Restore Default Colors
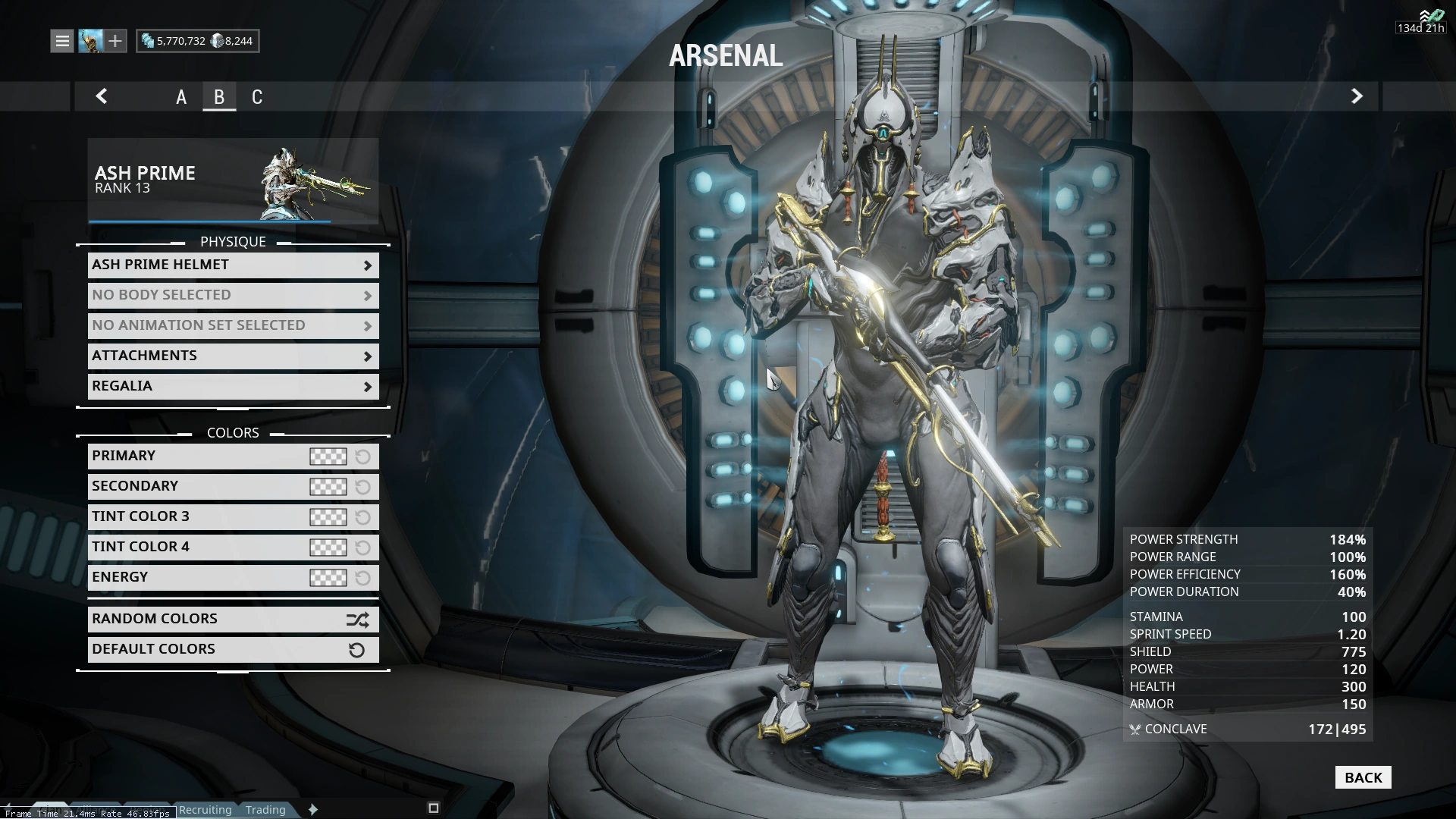This screenshot has height=819, width=1456. click(x=233, y=649)
